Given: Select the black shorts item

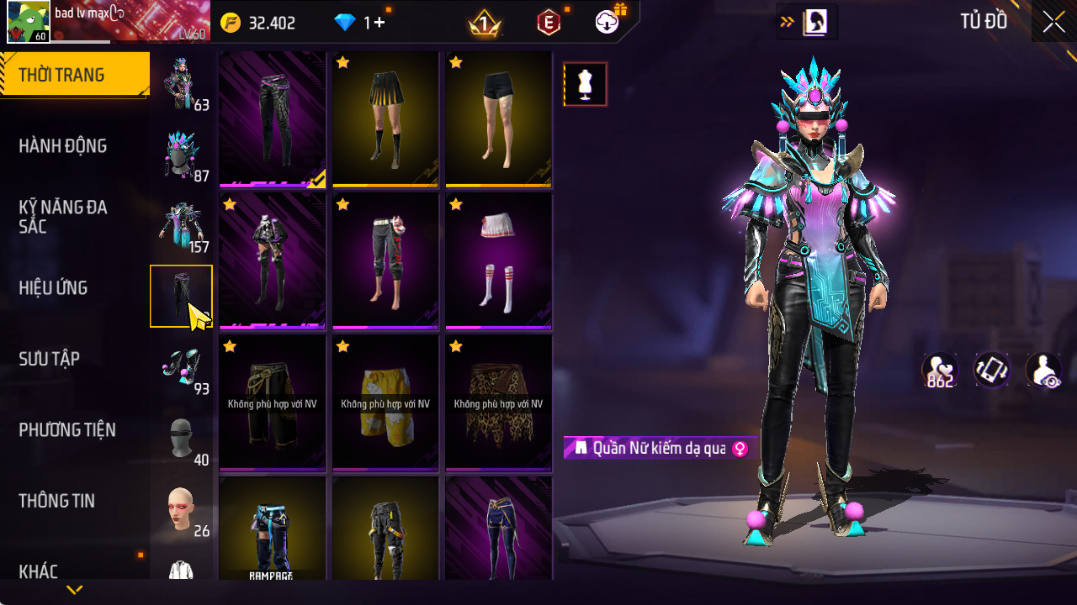Looking at the screenshot, I should tap(498, 119).
